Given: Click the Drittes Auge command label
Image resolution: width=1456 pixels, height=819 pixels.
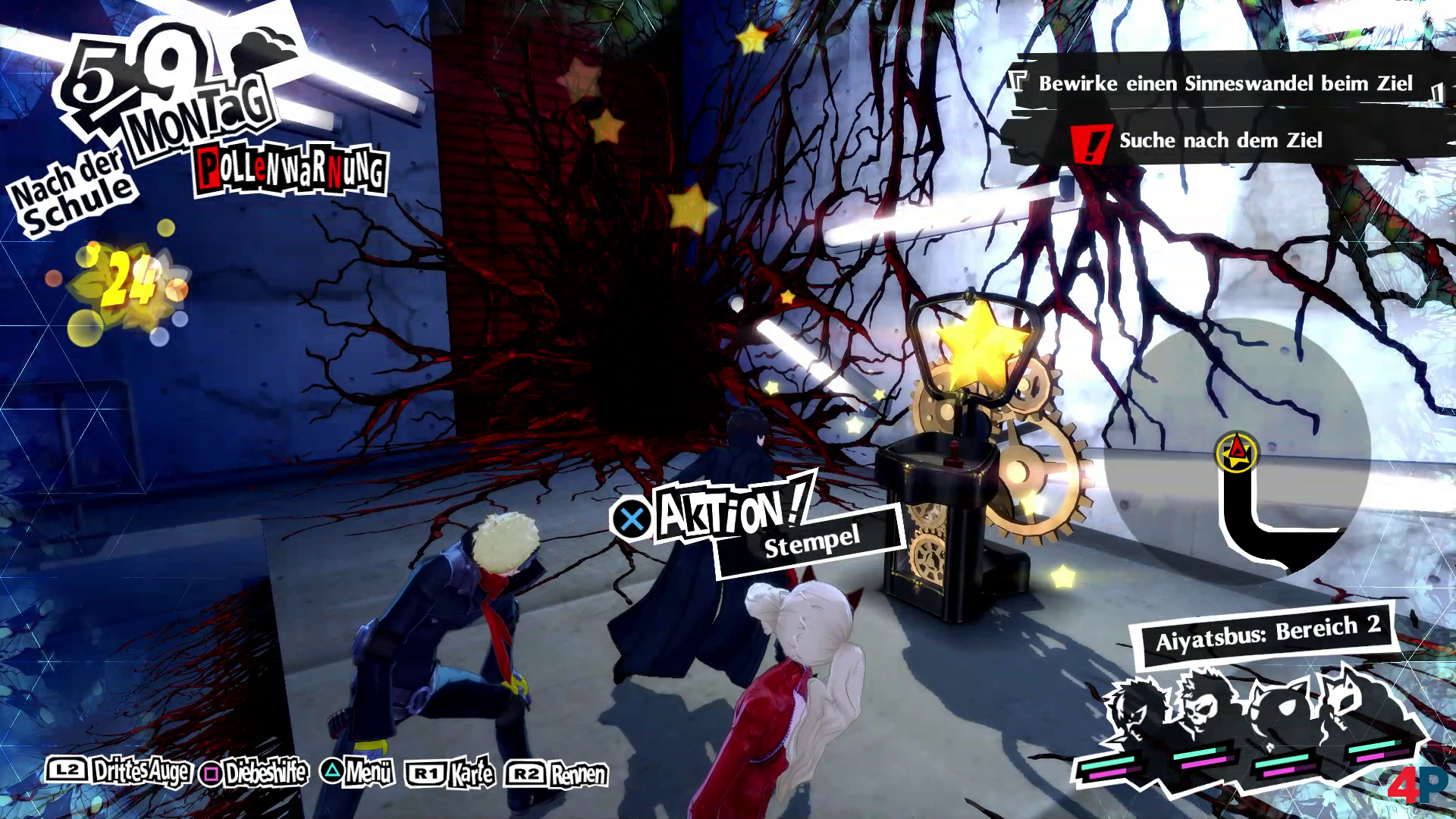Looking at the screenshot, I should point(119,772).
